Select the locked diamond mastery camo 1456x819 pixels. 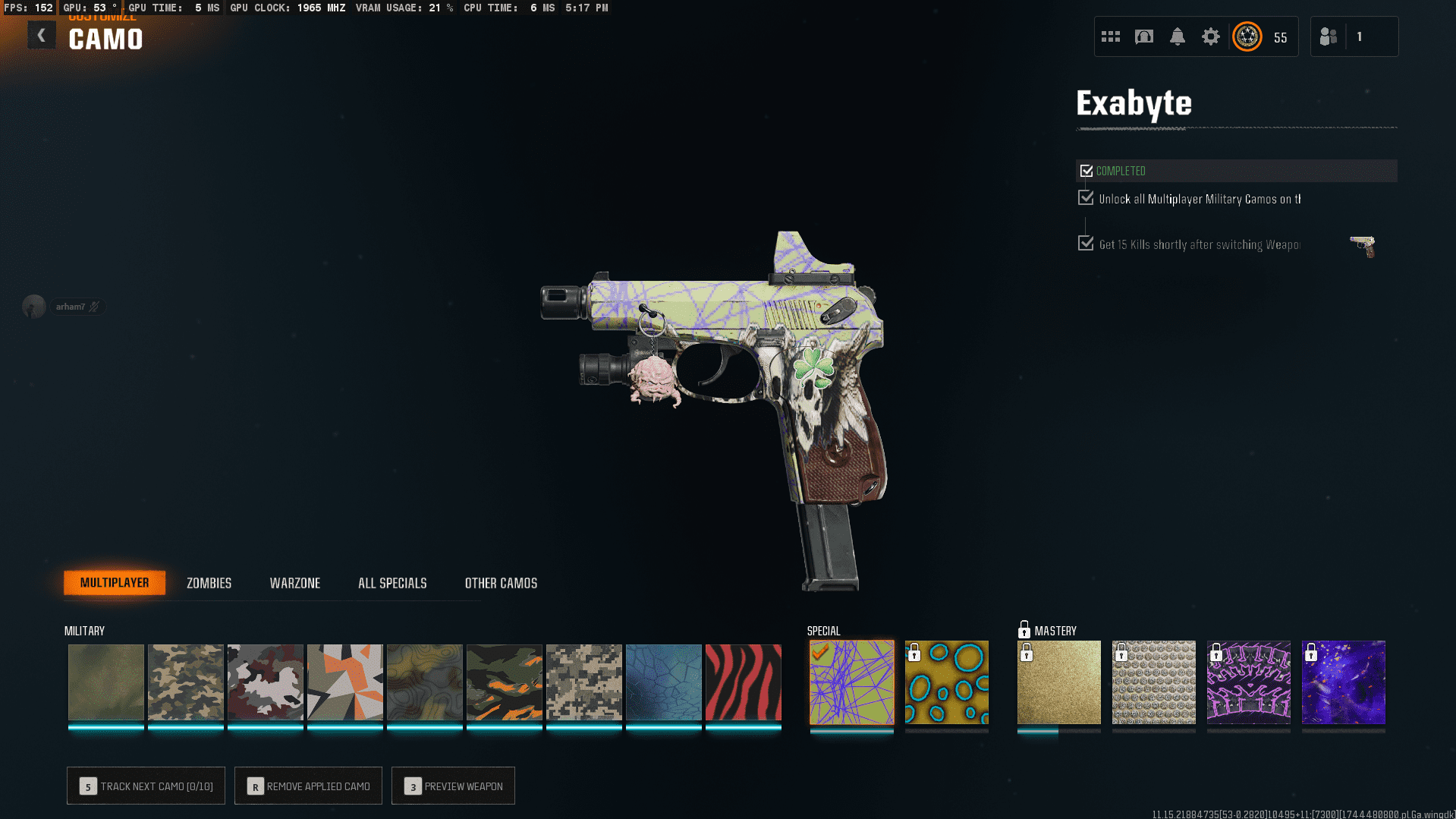(1153, 682)
